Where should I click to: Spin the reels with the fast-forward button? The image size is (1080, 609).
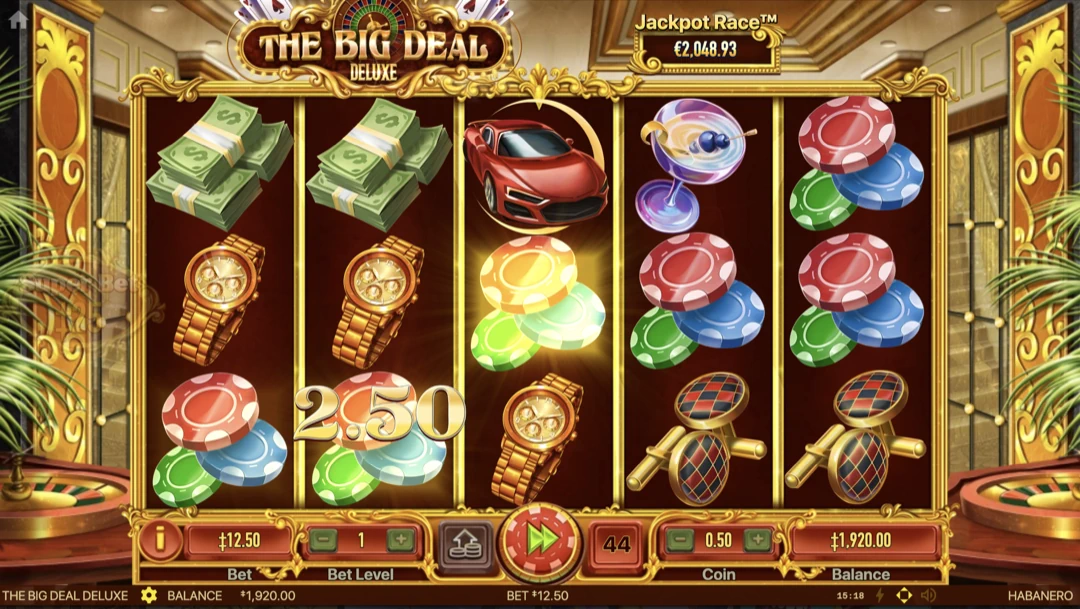click(x=541, y=542)
